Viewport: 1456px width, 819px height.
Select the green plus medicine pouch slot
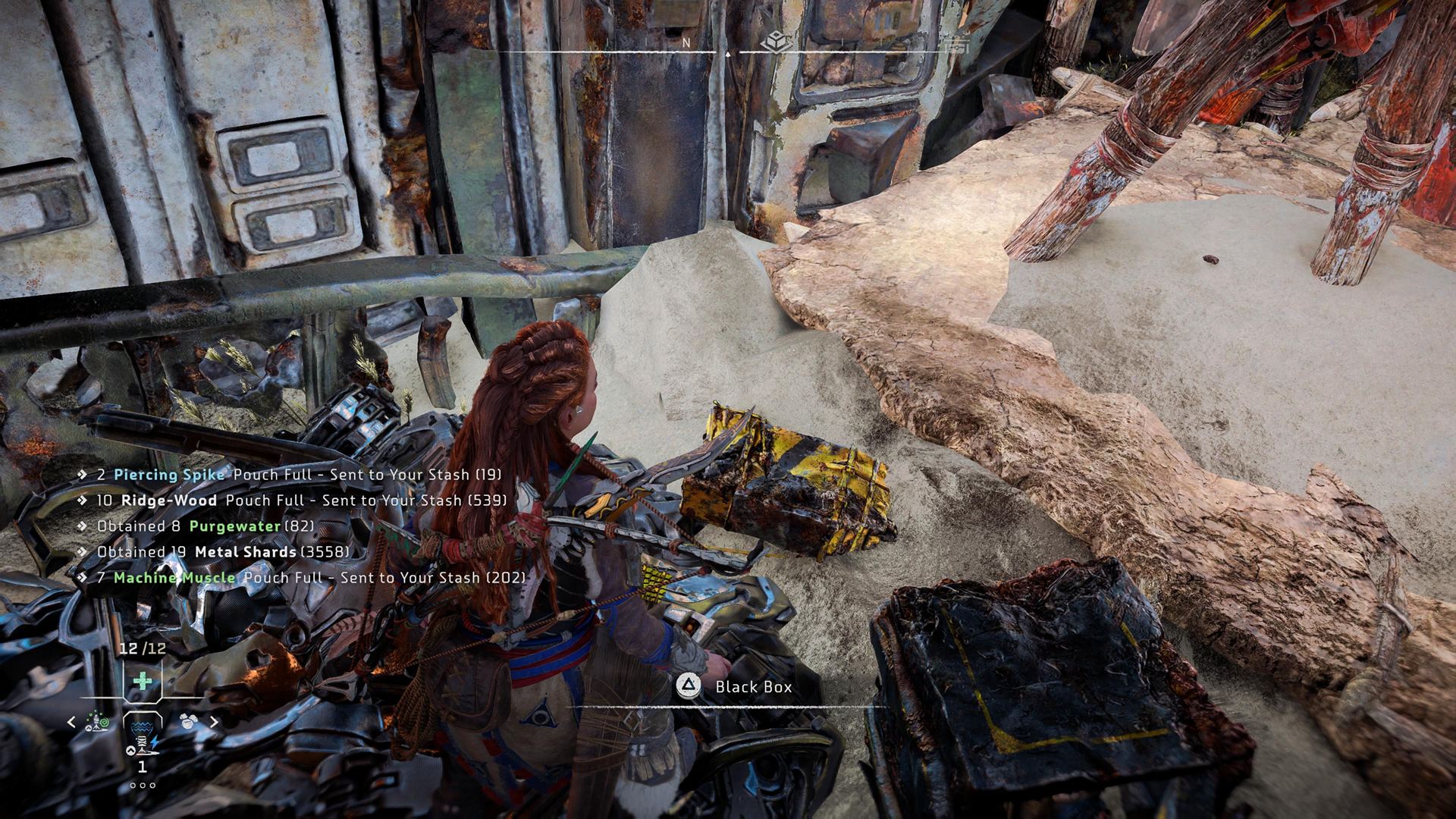click(x=142, y=680)
